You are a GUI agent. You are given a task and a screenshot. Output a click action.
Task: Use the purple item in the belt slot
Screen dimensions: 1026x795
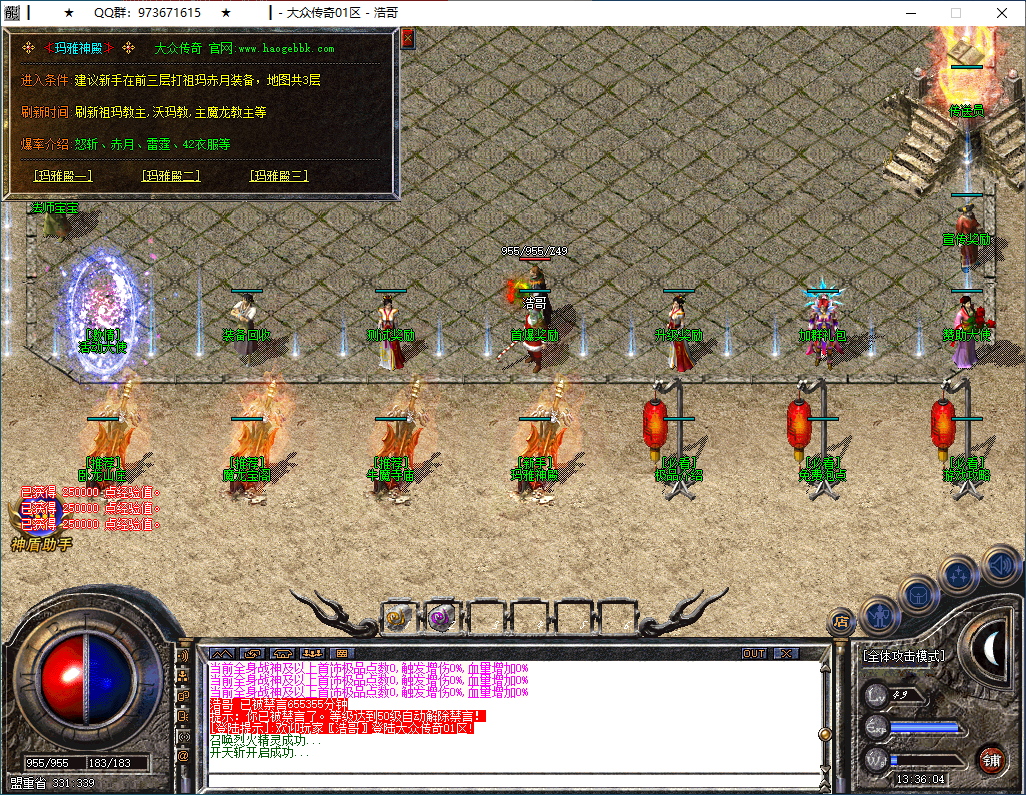coord(441,619)
